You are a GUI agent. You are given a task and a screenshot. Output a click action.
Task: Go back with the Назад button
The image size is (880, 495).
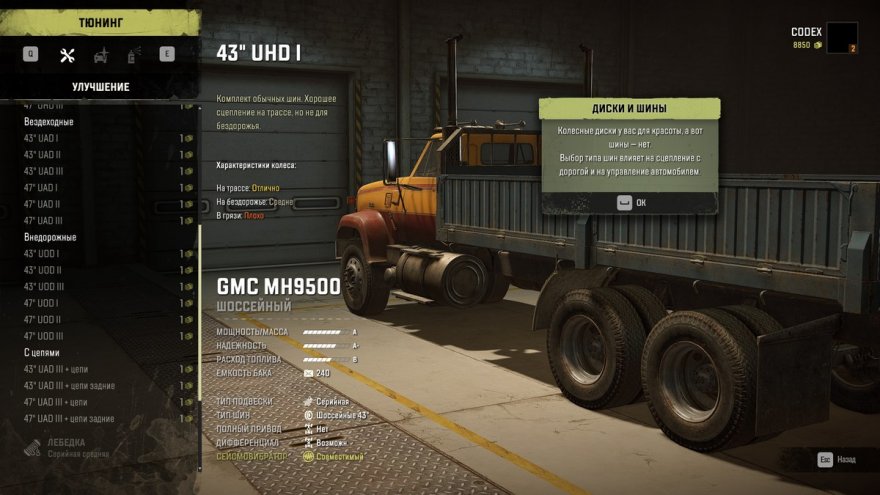point(838,461)
